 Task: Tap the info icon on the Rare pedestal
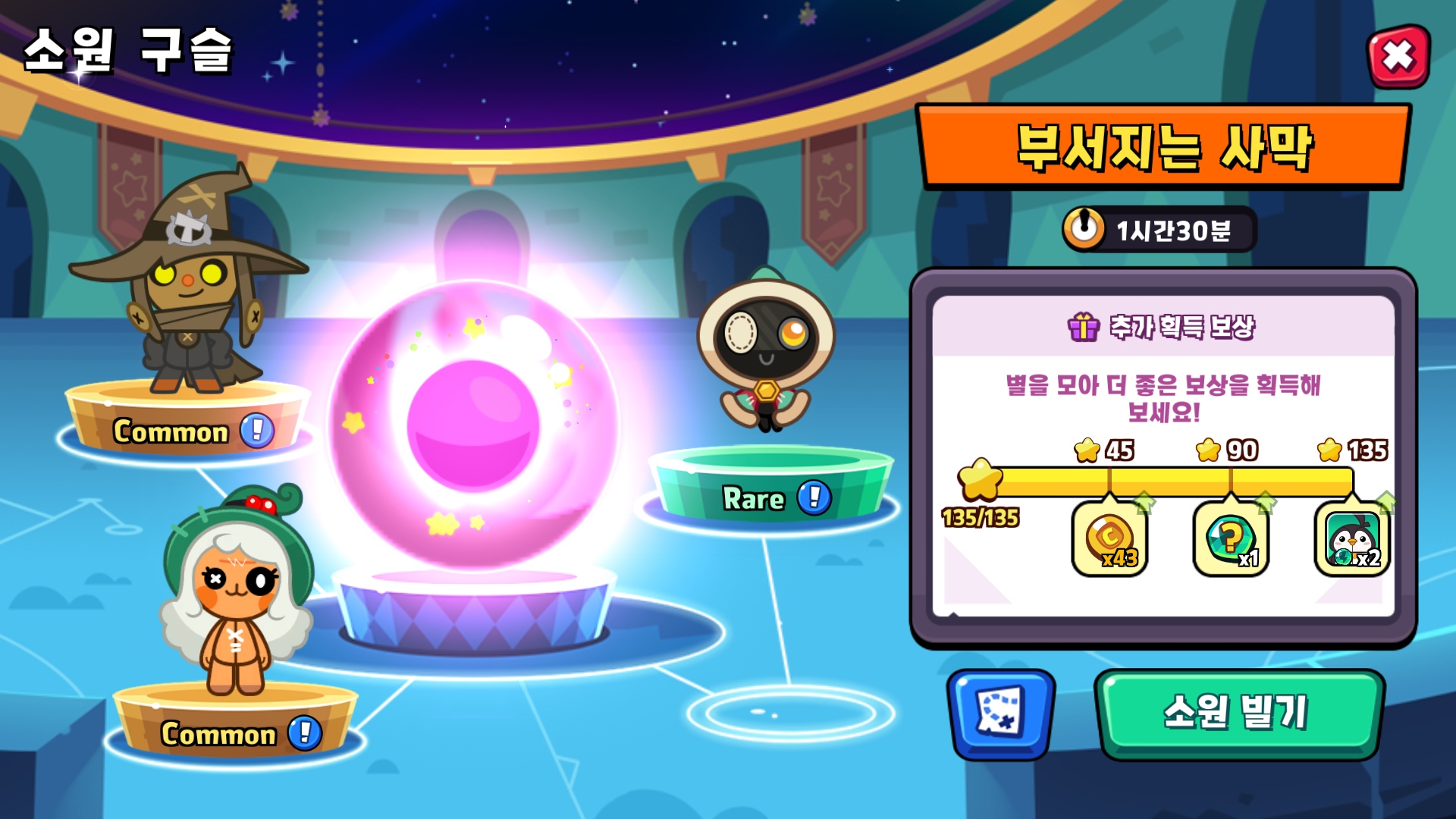click(814, 498)
